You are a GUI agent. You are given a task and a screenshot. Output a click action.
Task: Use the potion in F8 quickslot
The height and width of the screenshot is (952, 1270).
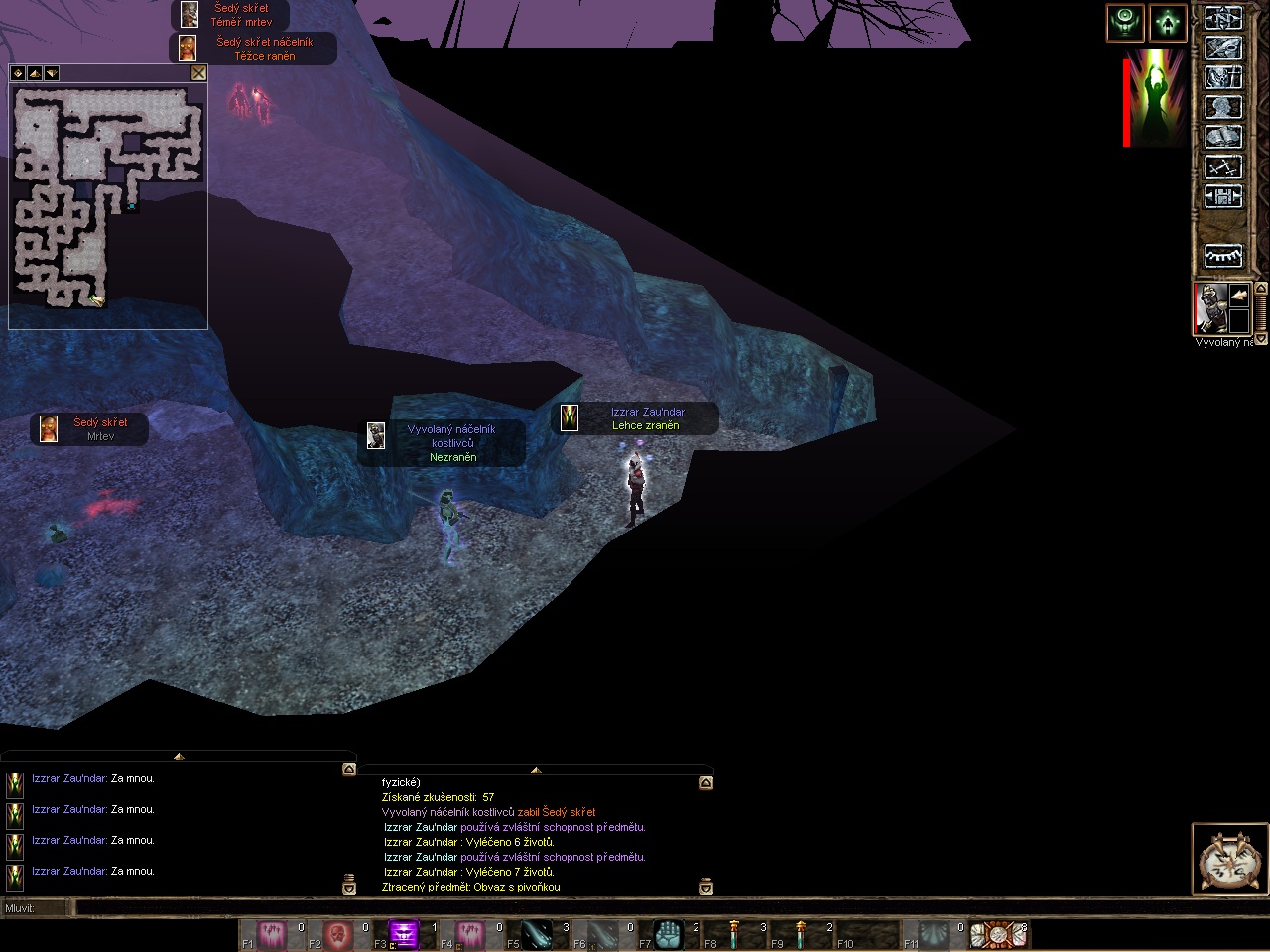point(734,934)
